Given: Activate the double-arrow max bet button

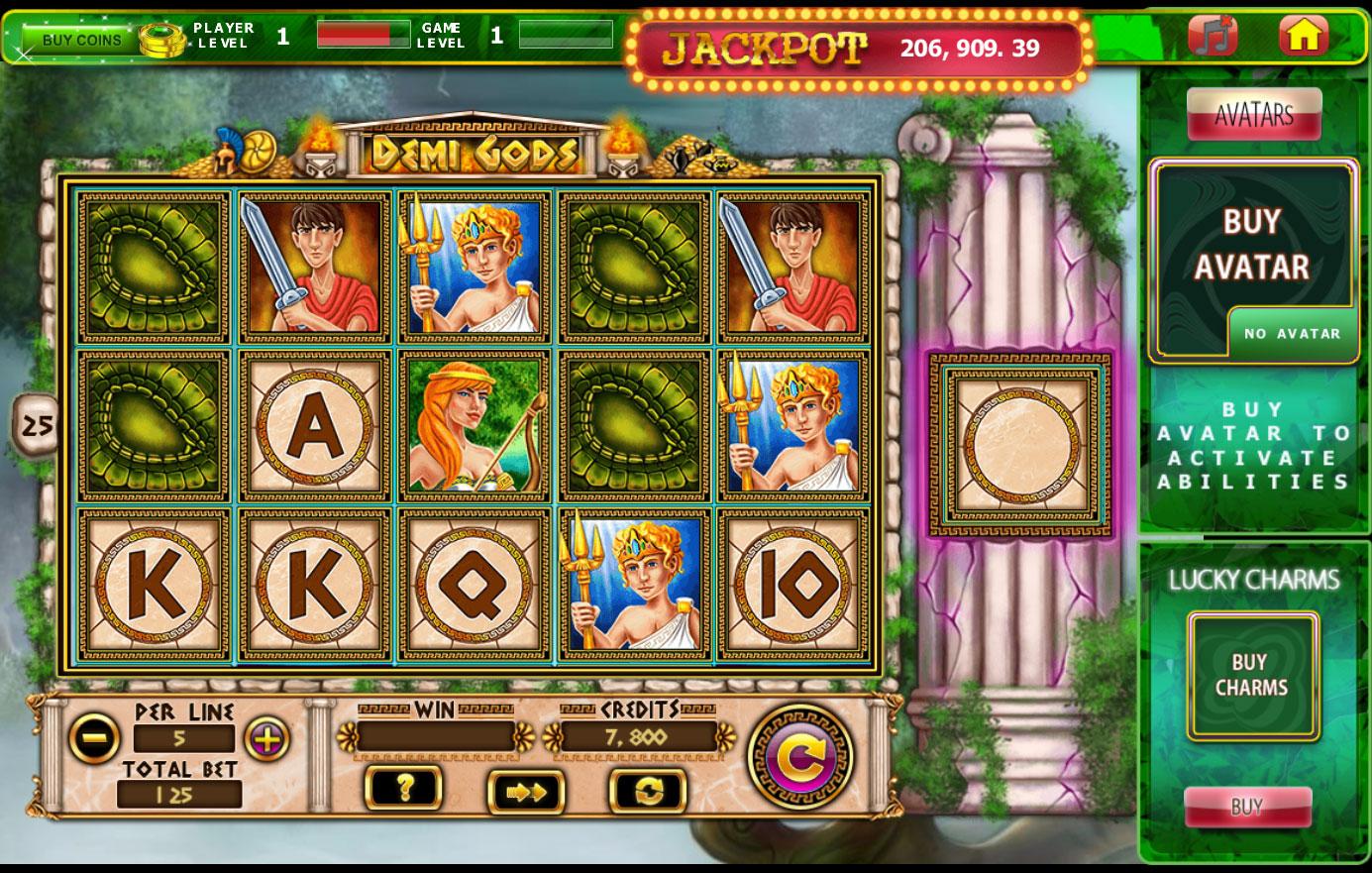Looking at the screenshot, I should (526, 792).
